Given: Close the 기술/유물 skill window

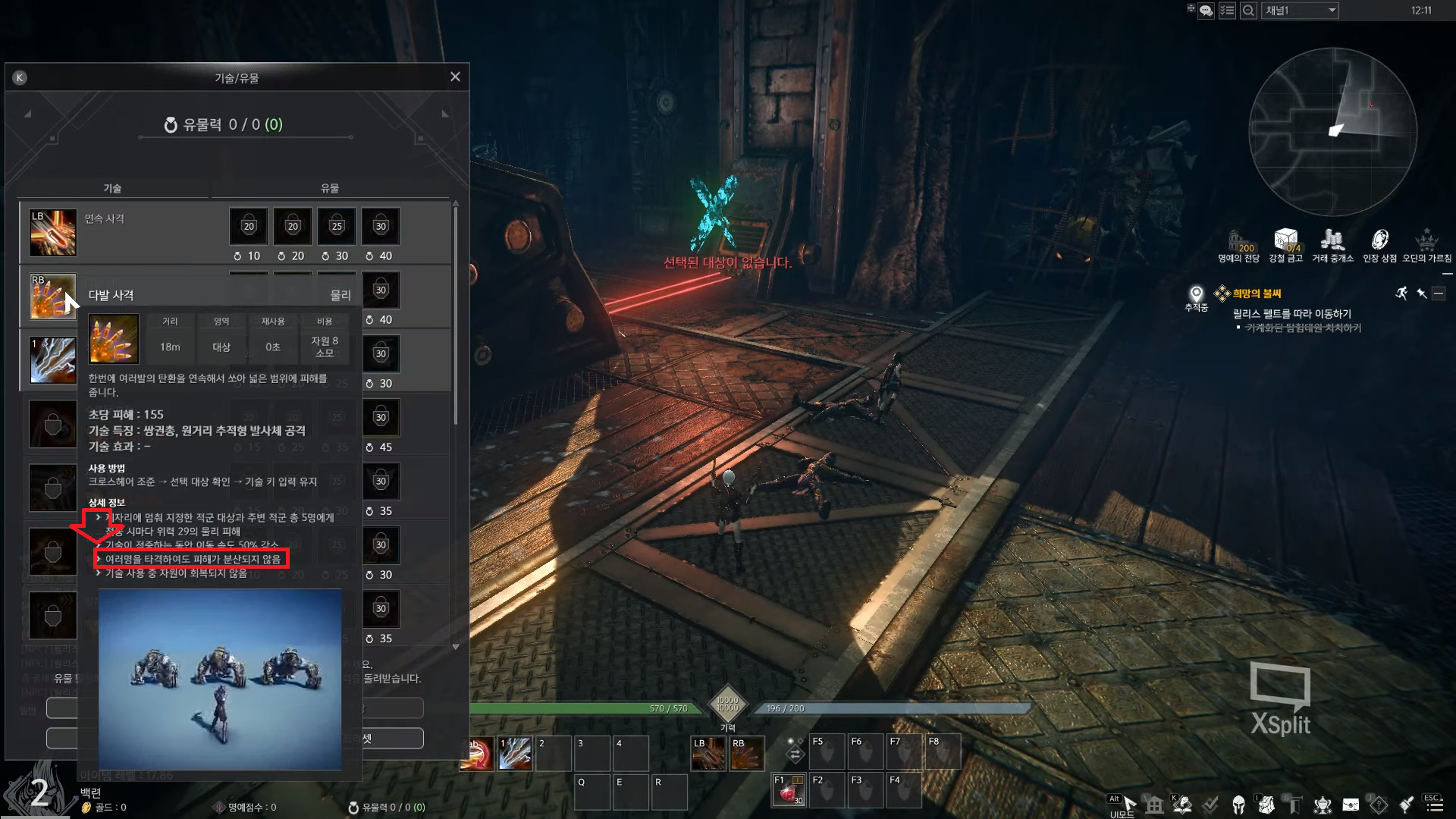Looking at the screenshot, I should tap(455, 77).
